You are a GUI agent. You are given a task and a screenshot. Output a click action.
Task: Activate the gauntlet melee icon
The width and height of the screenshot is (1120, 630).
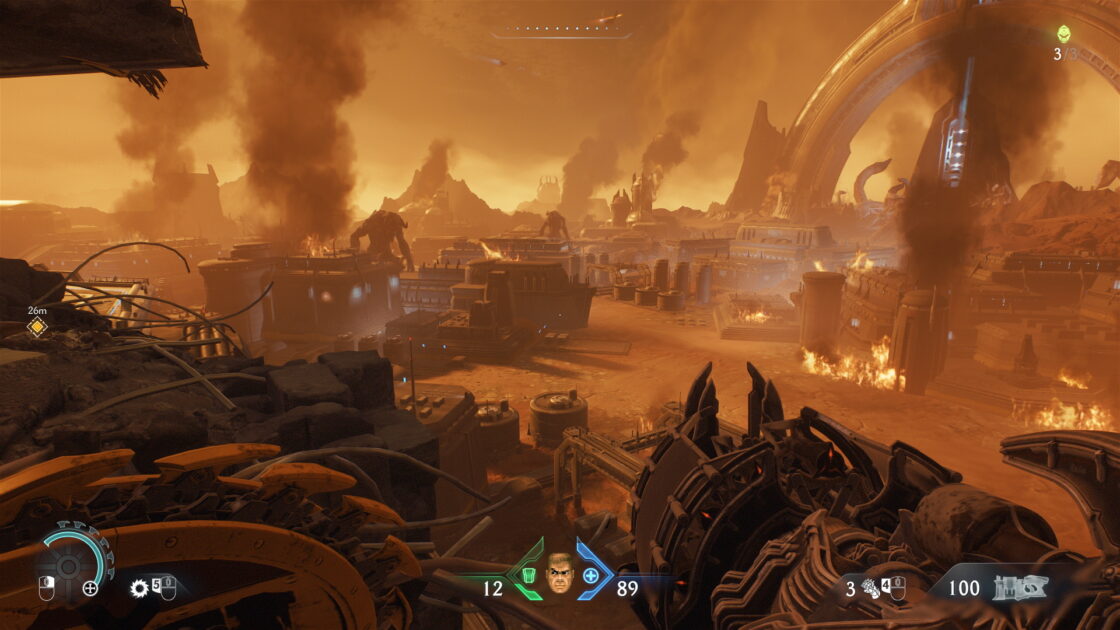(x=869, y=589)
